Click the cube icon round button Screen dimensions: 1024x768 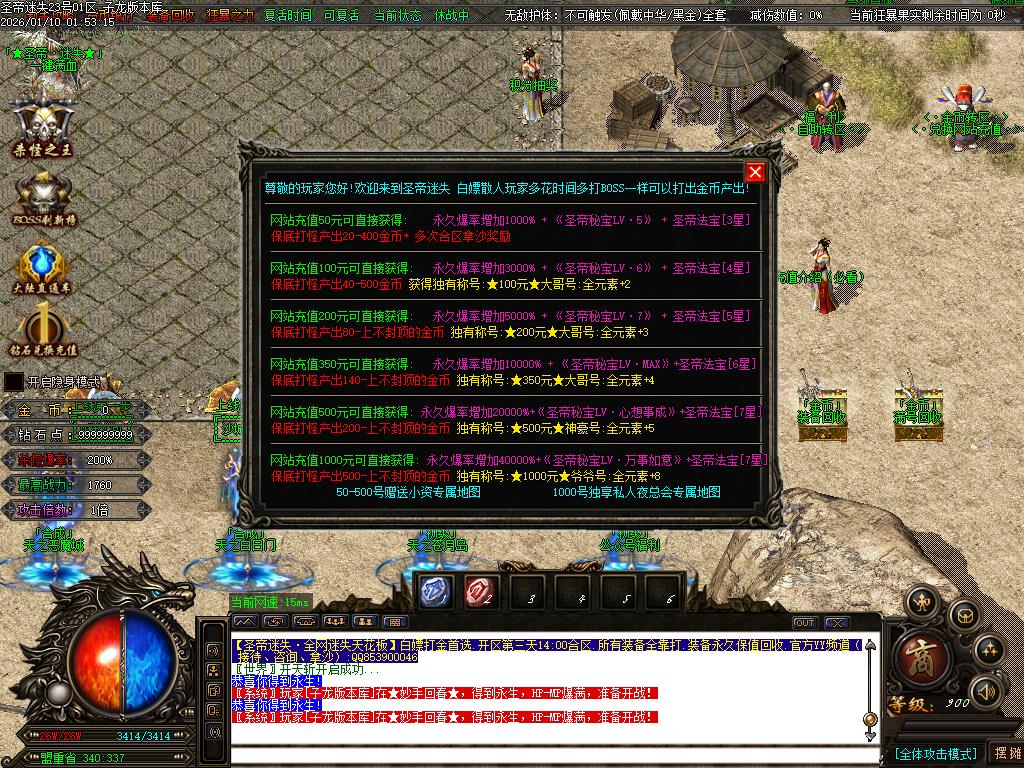point(962,615)
